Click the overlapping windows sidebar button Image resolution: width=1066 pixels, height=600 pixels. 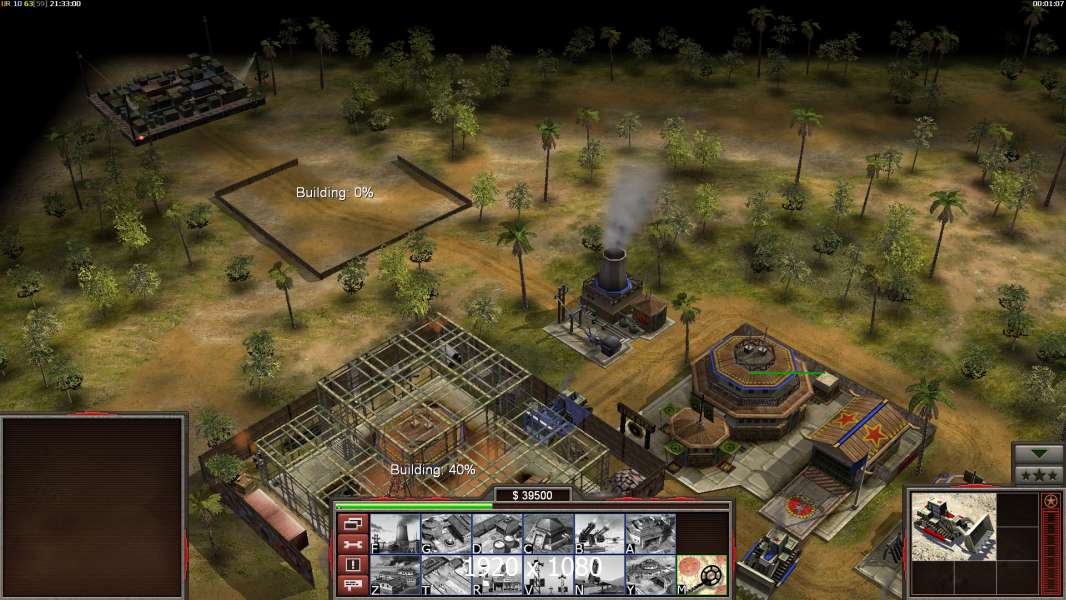point(352,524)
